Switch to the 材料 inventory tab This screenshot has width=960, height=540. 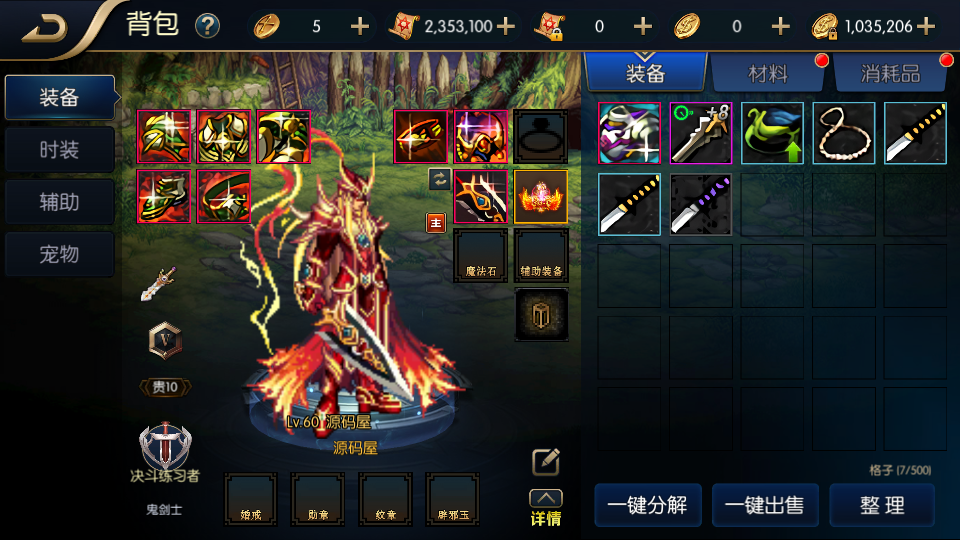click(768, 73)
